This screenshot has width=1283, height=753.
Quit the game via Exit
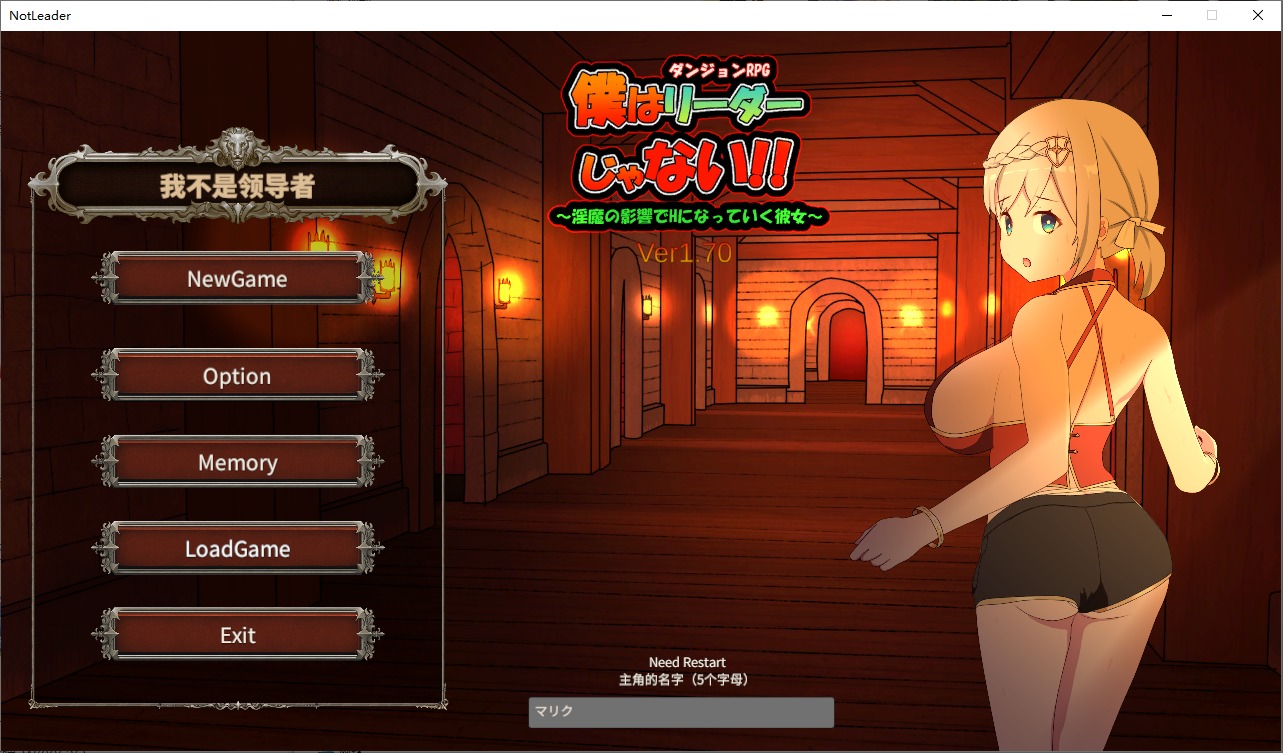237,635
